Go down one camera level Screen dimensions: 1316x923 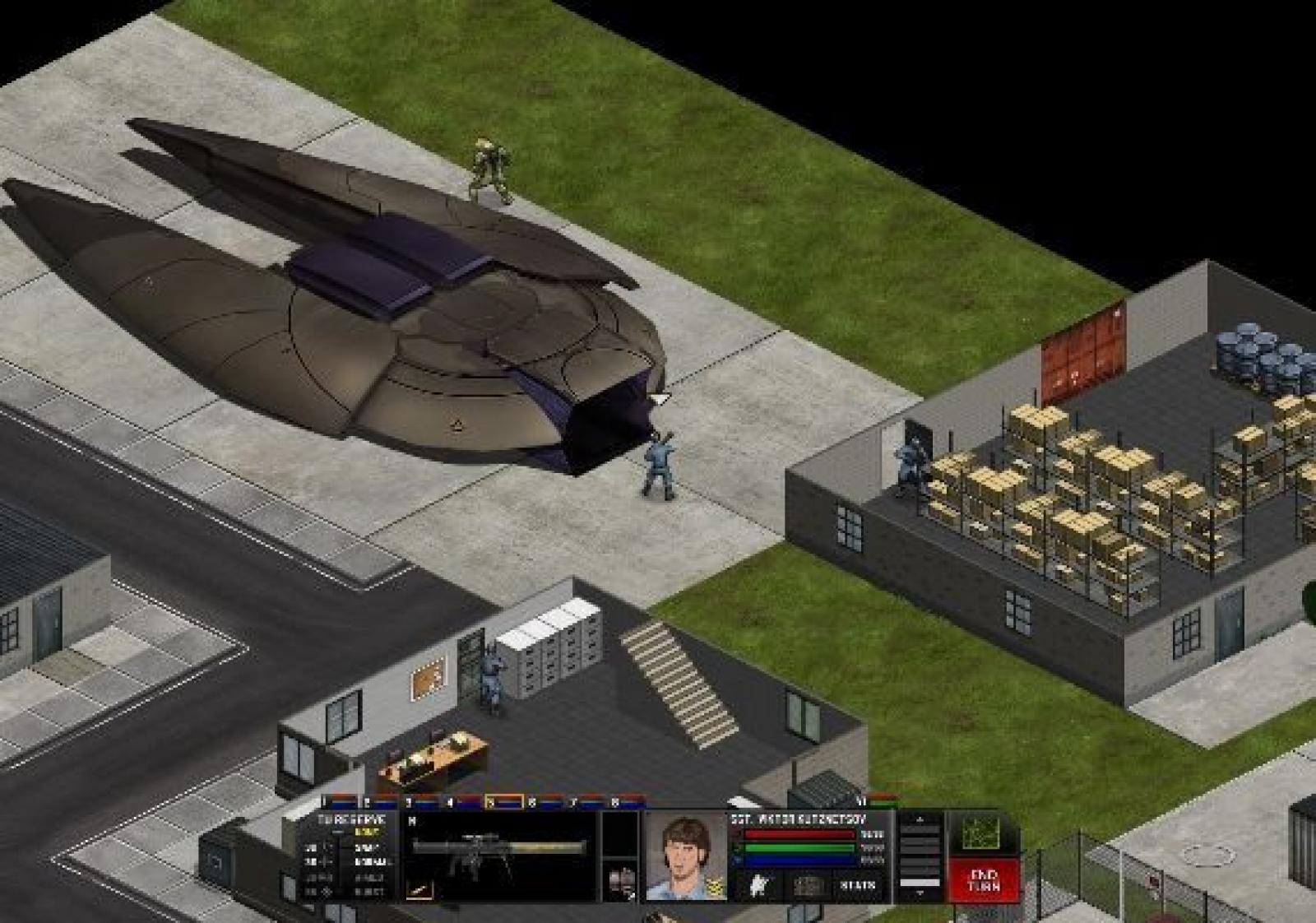pyautogui.click(x=920, y=892)
